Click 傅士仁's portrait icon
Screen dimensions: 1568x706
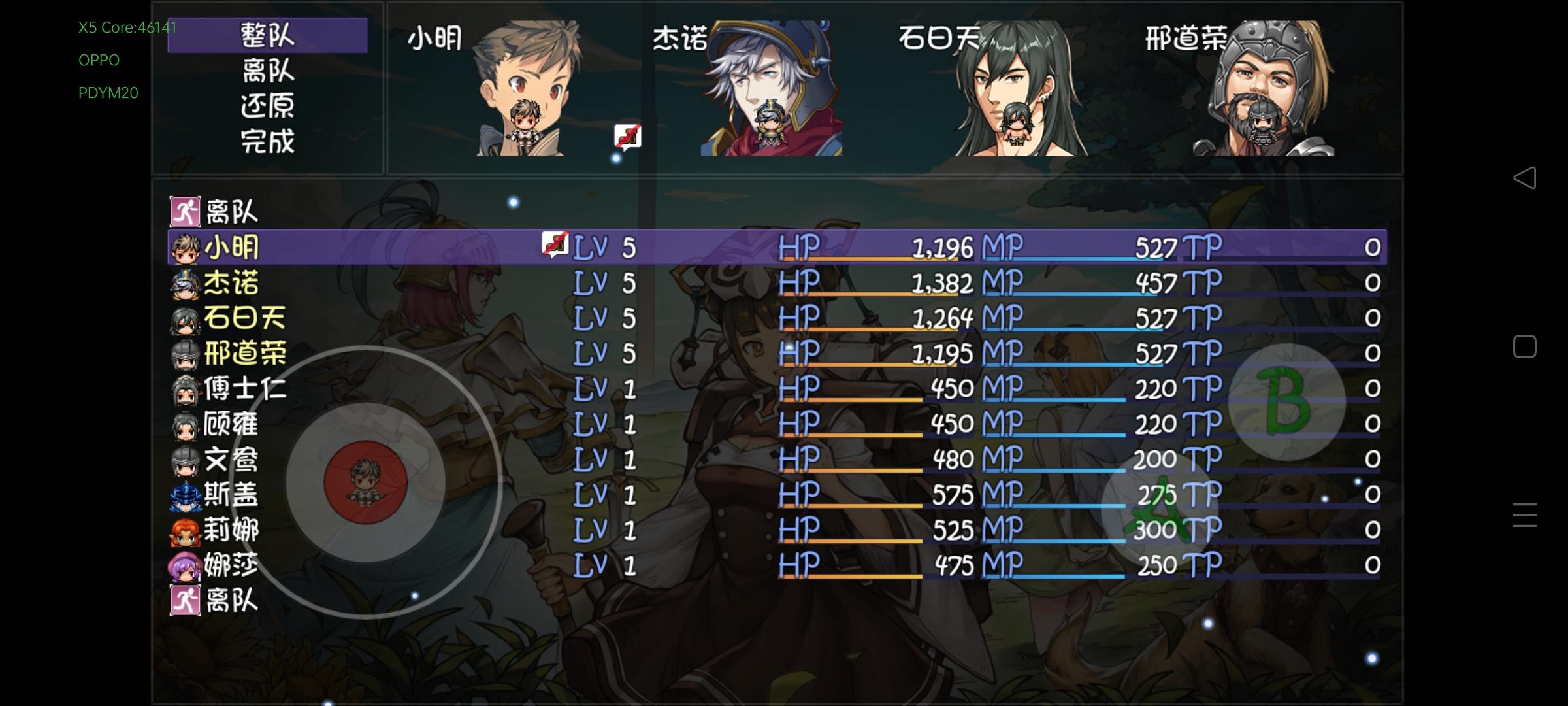pos(185,390)
